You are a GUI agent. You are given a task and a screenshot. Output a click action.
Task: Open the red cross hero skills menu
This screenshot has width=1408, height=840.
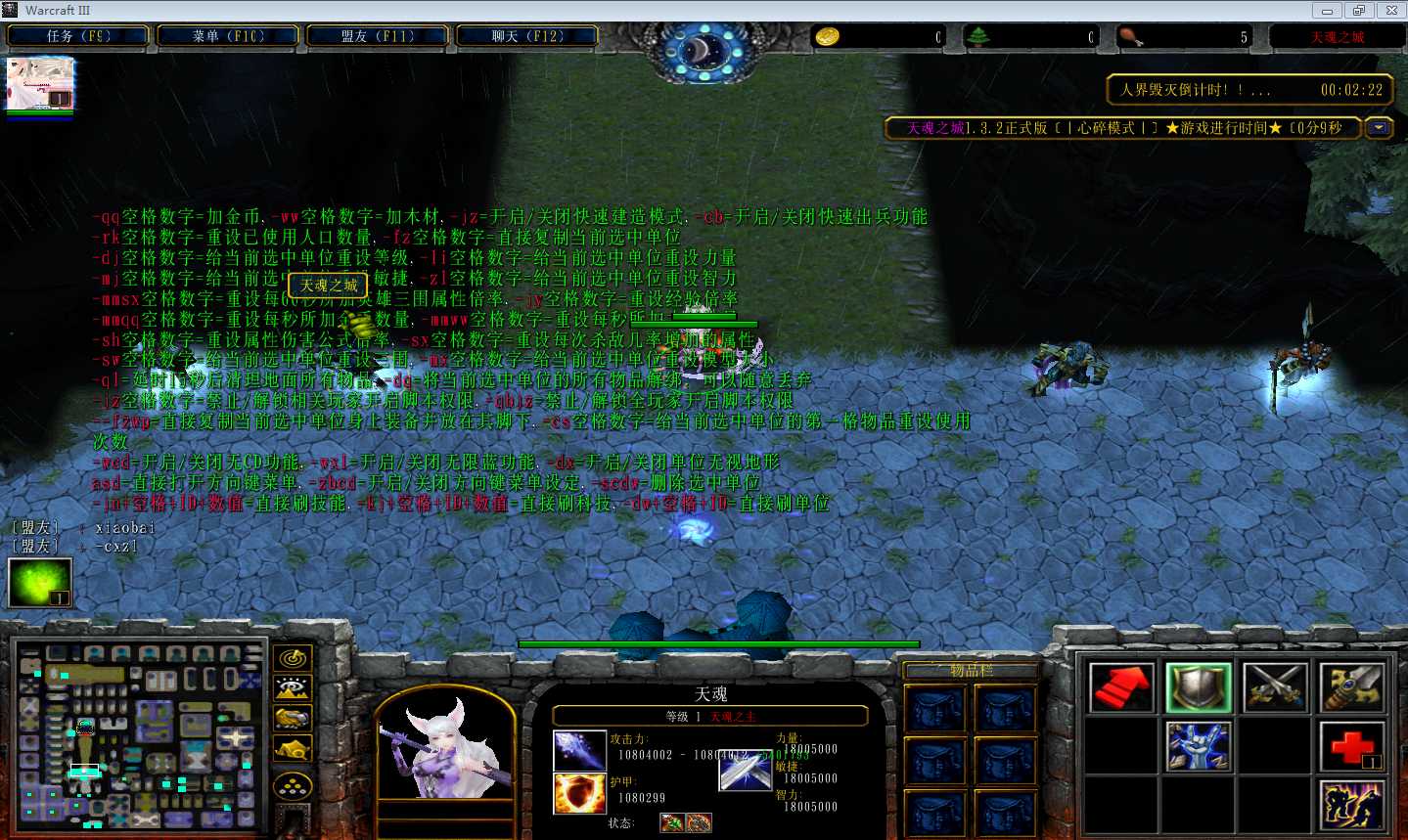pyautogui.click(x=1352, y=746)
